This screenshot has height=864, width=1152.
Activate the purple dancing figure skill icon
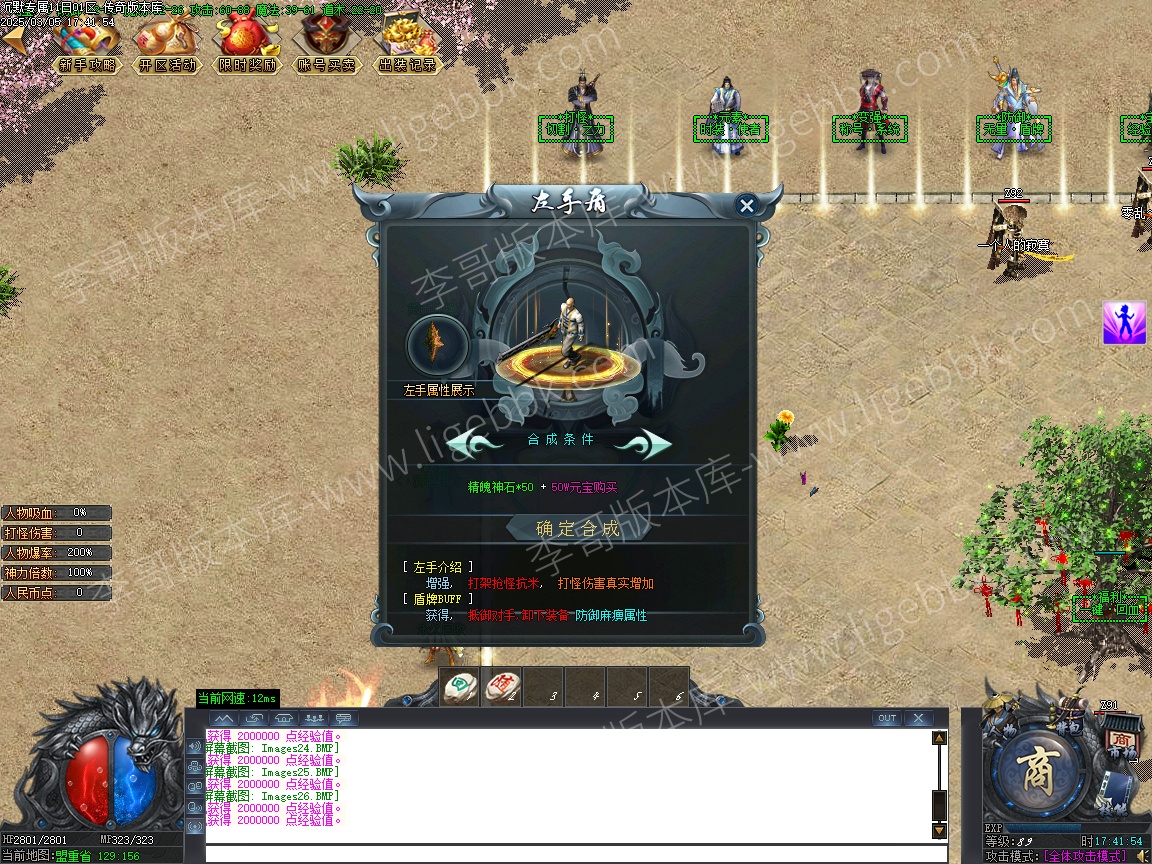tap(1124, 323)
